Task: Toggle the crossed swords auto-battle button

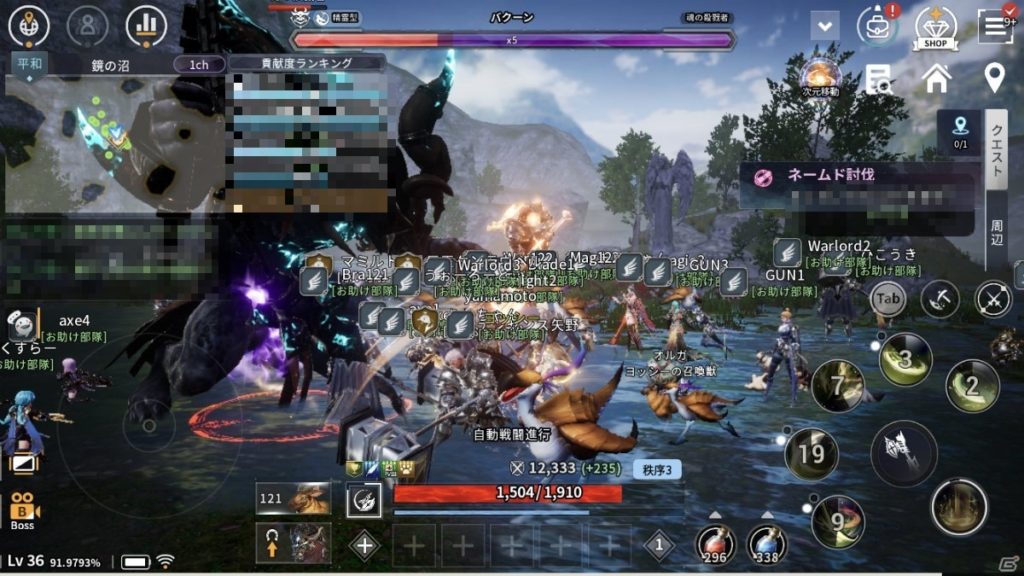Action: coord(993,298)
